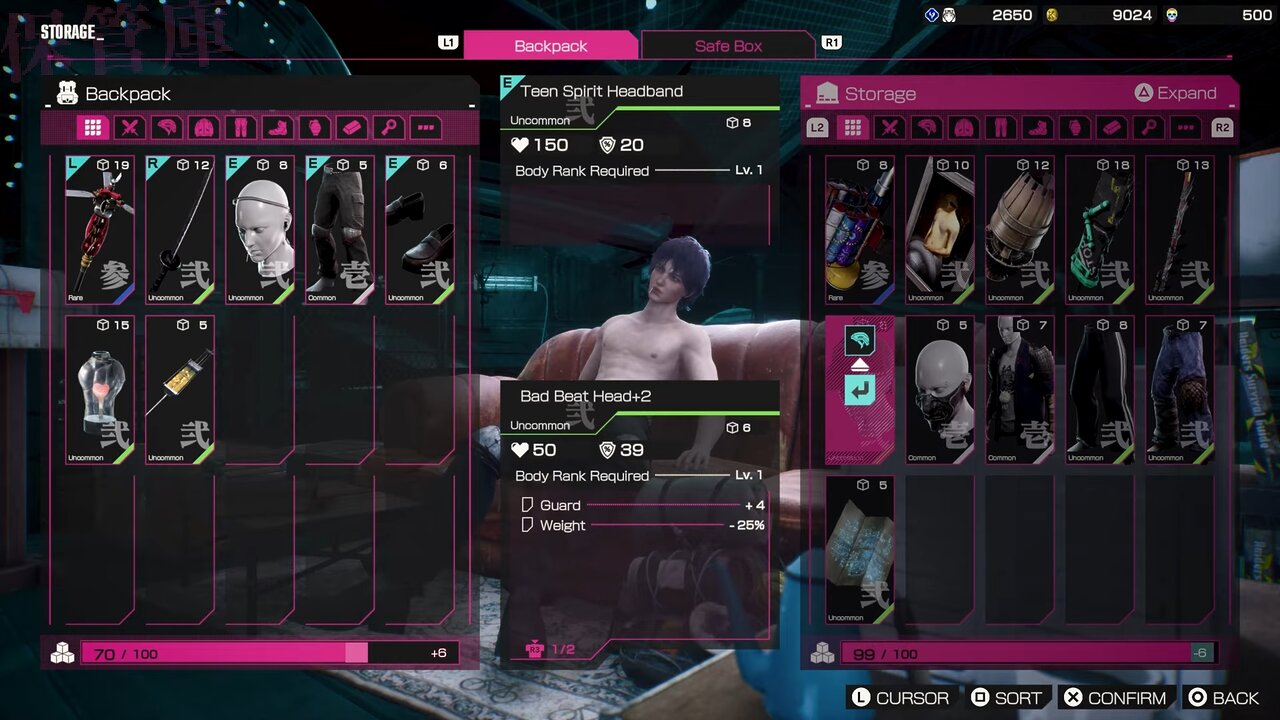Switch to the Safe Box tab
Screen dimensions: 1280x720
pos(728,46)
